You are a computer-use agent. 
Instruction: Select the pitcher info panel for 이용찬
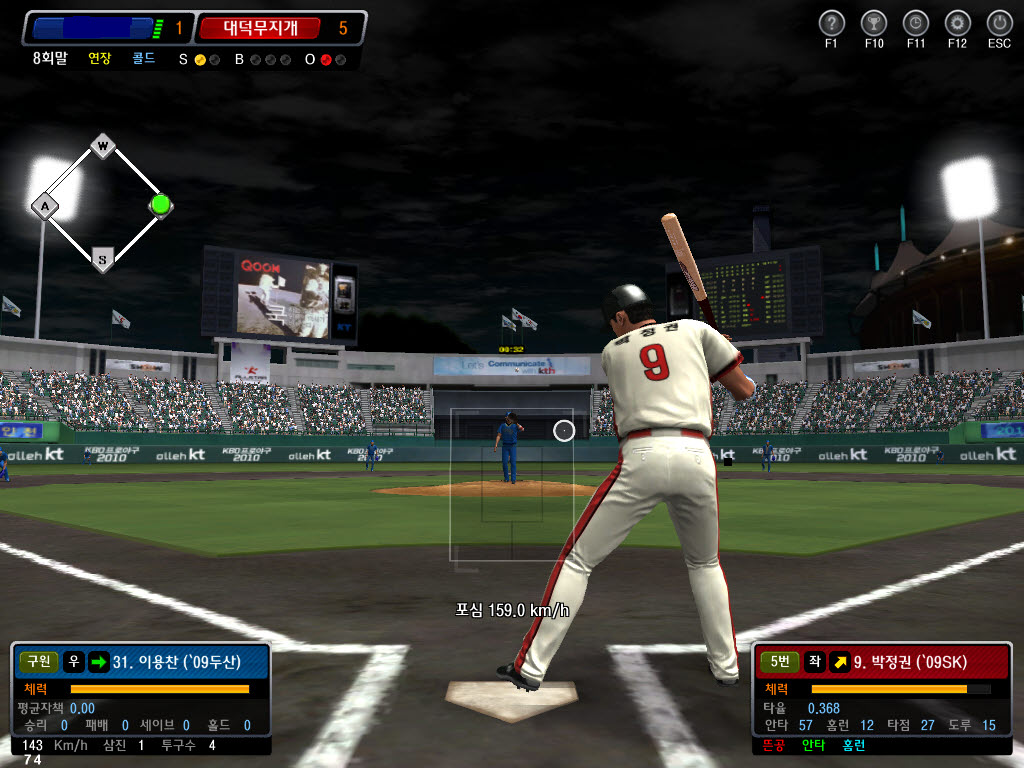pos(141,698)
